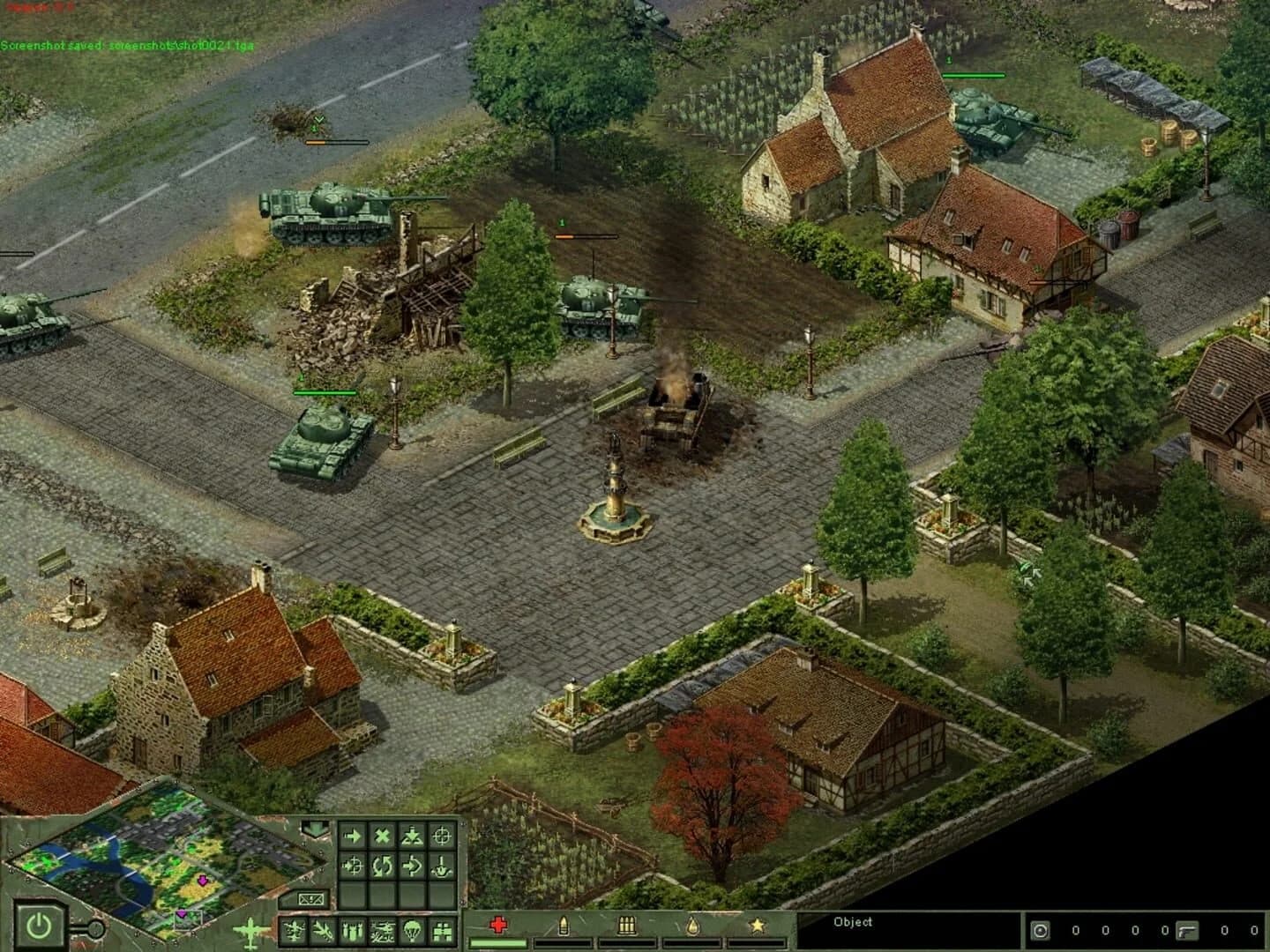Open the aircraft support panel plane silhouette
1270x952 pixels.
pyautogui.click(x=251, y=930)
